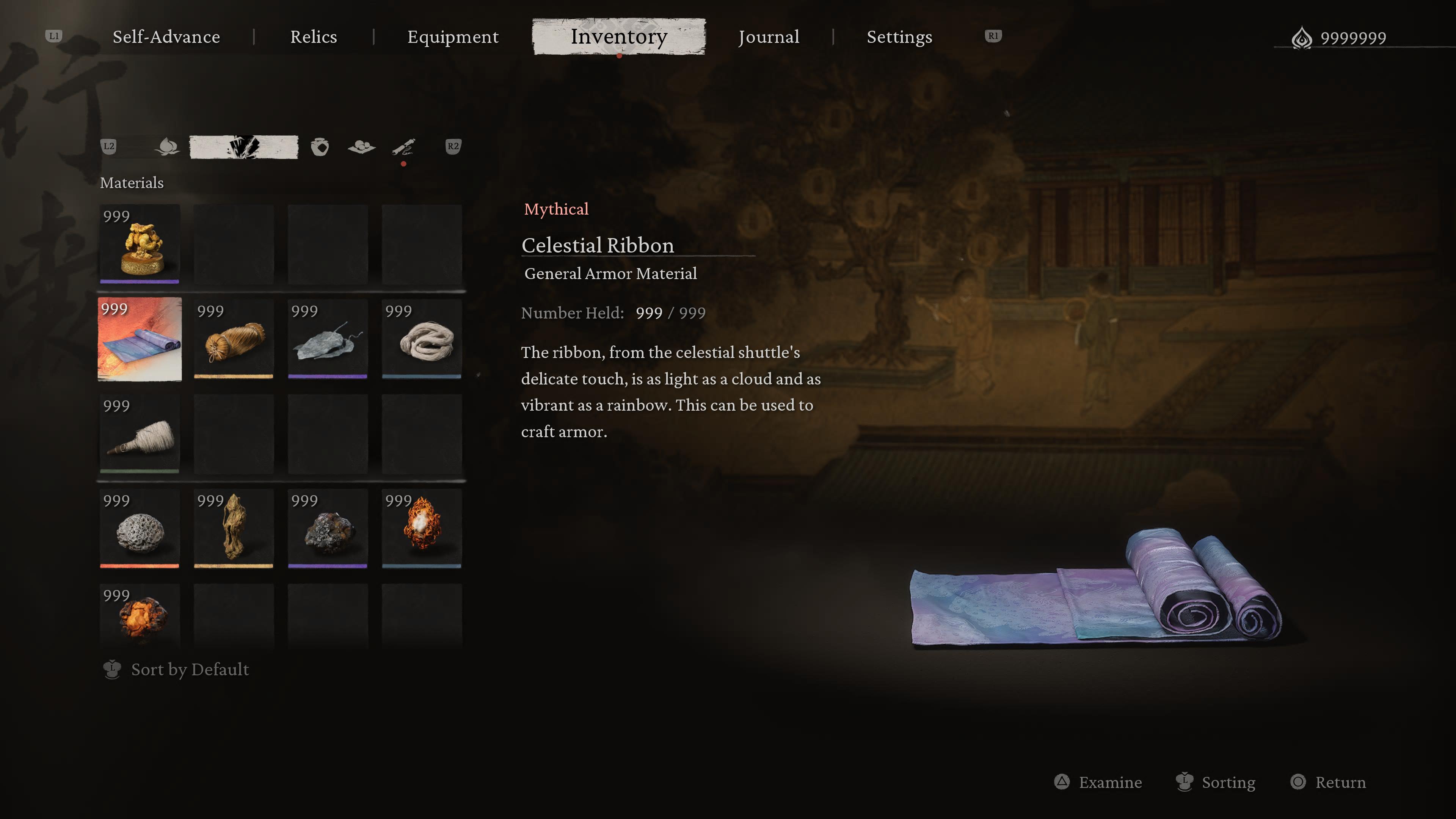Viewport: 1456px width, 819px height.
Task: Choose the Celestial Ribbon slot
Action: 140,339
